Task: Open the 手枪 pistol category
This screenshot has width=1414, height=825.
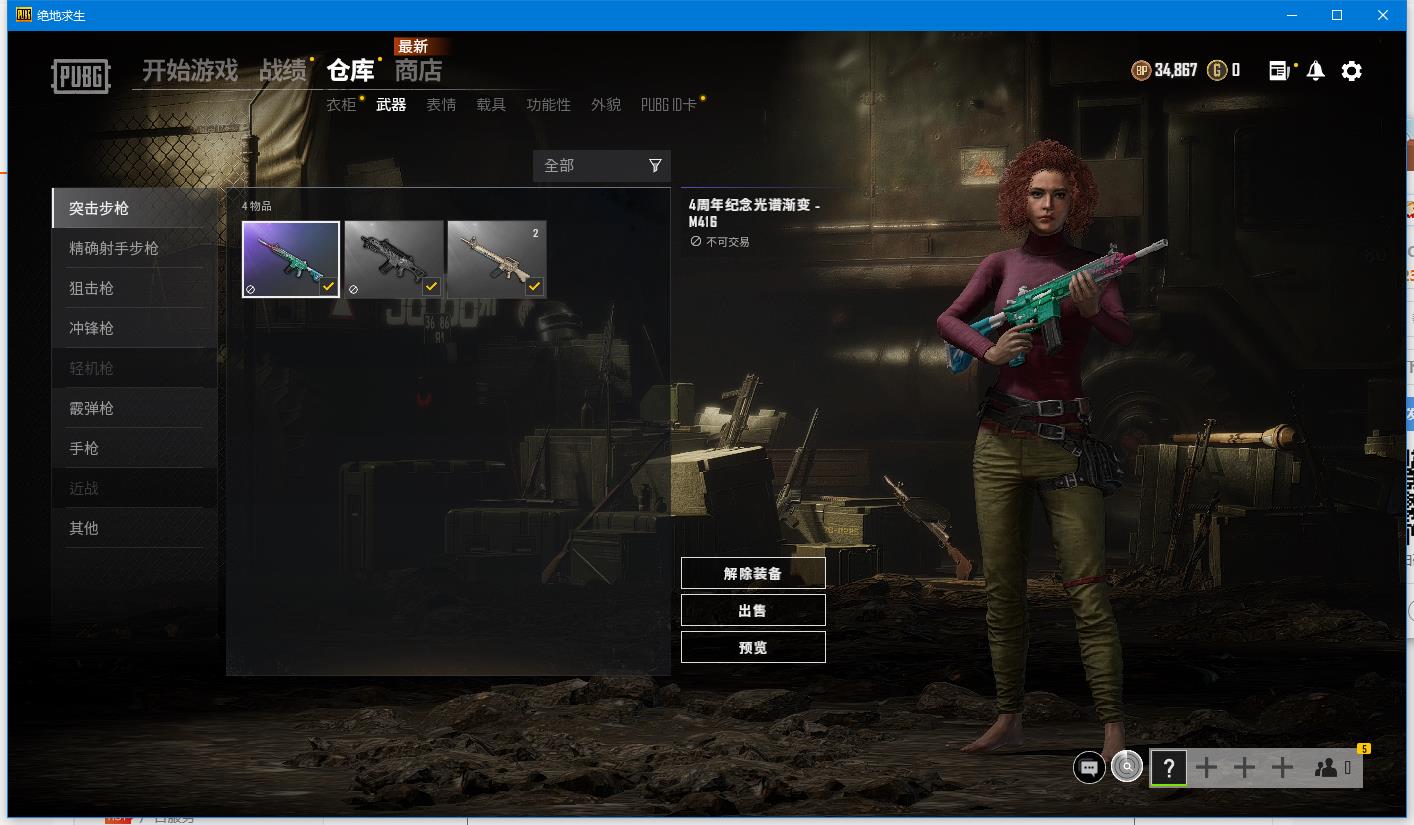Action: (84, 448)
